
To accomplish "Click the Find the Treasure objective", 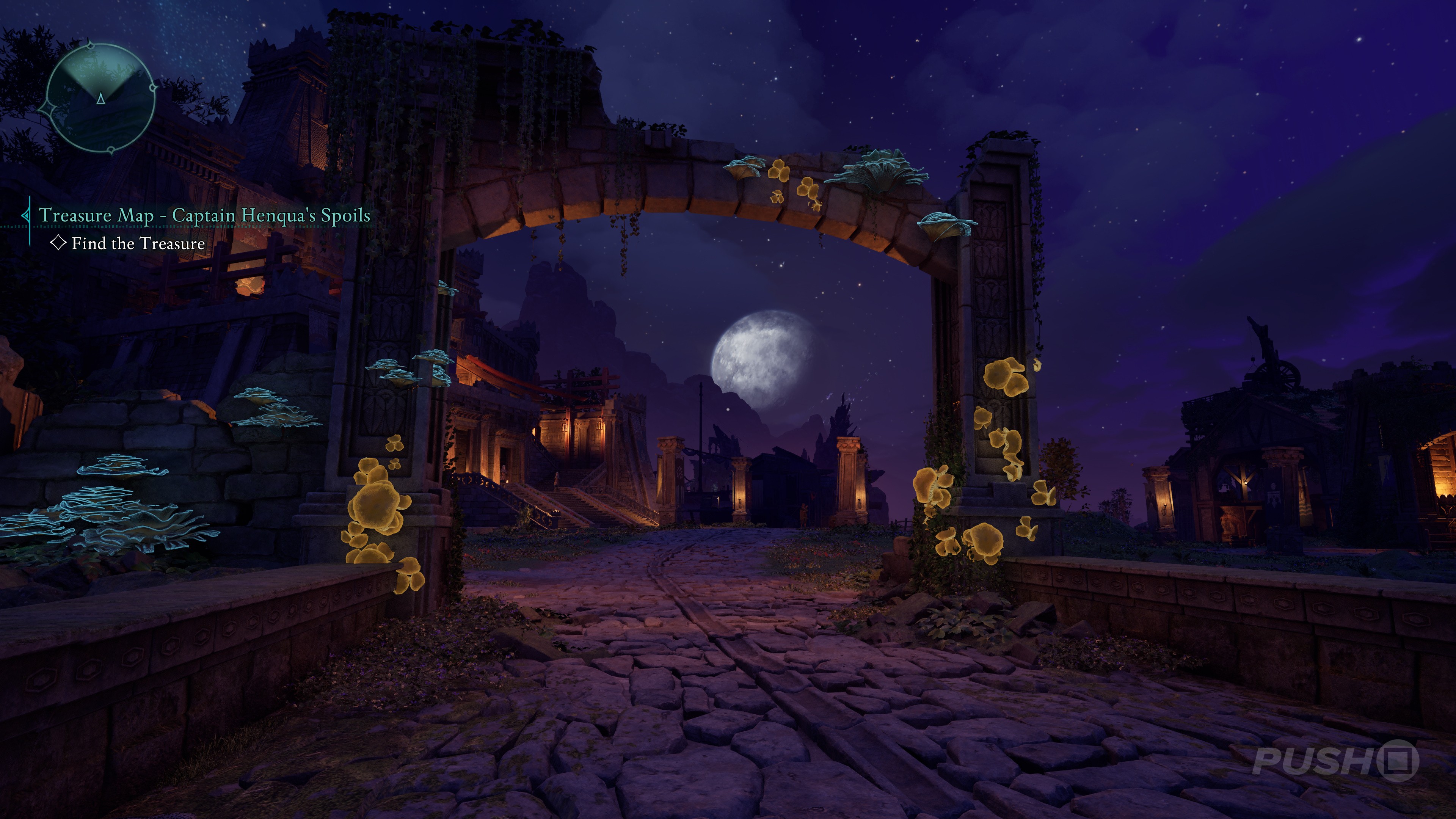I will (x=138, y=243).
